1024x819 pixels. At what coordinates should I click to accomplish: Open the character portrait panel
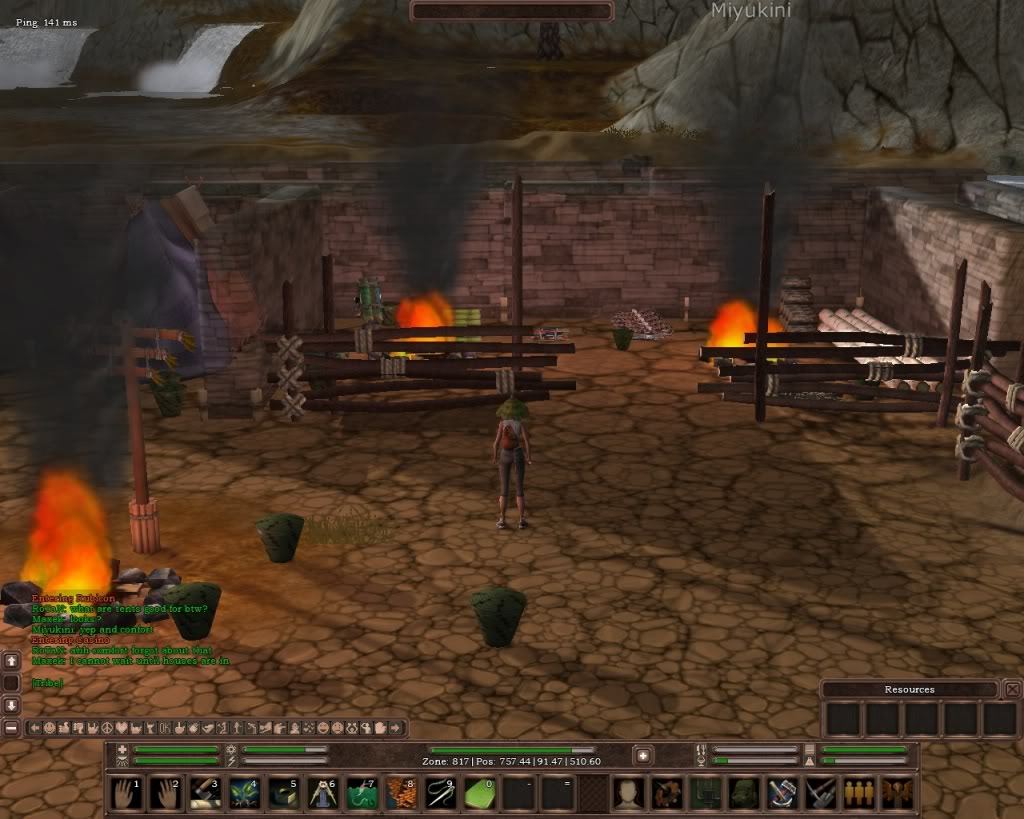coord(628,793)
